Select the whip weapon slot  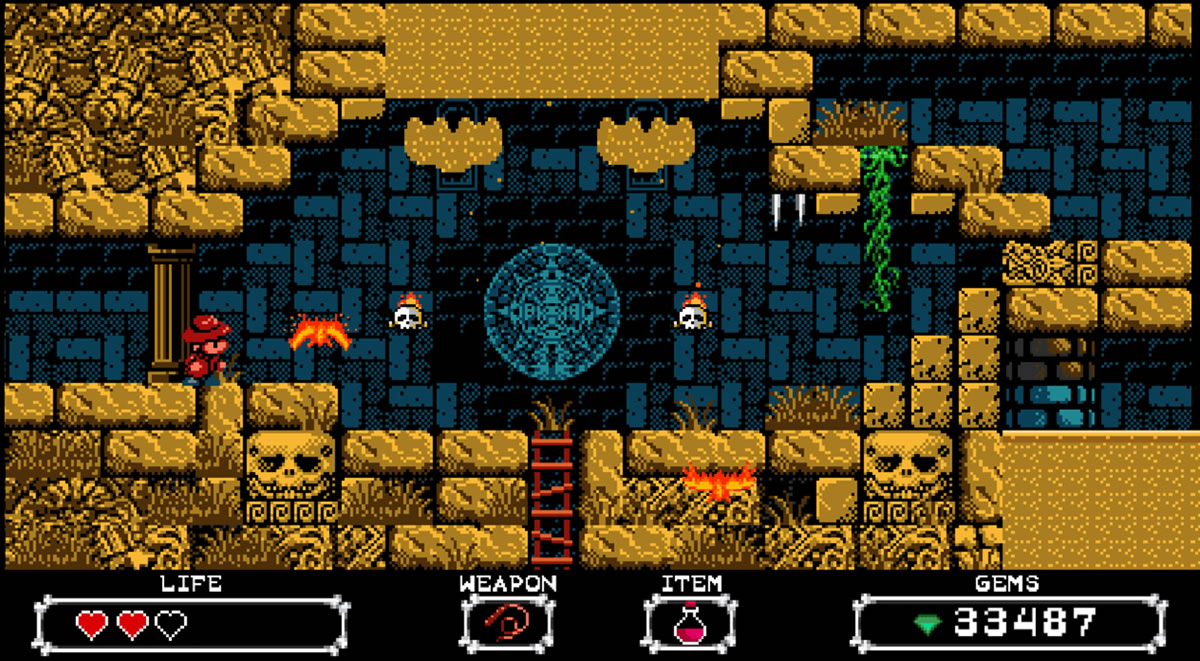click(x=507, y=626)
